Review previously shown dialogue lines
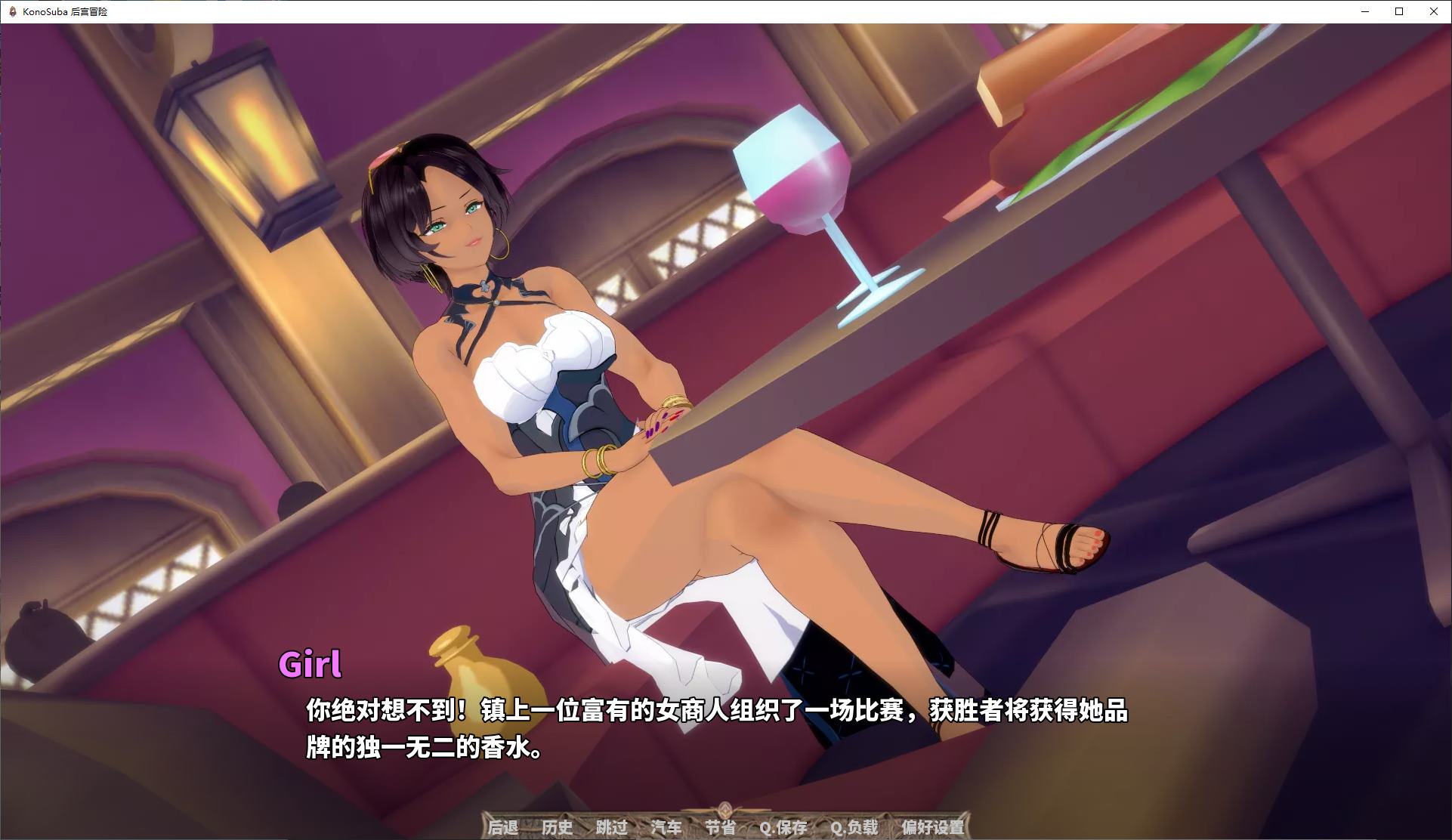This screenshot has width=1452, height=840. coord(558,828)
